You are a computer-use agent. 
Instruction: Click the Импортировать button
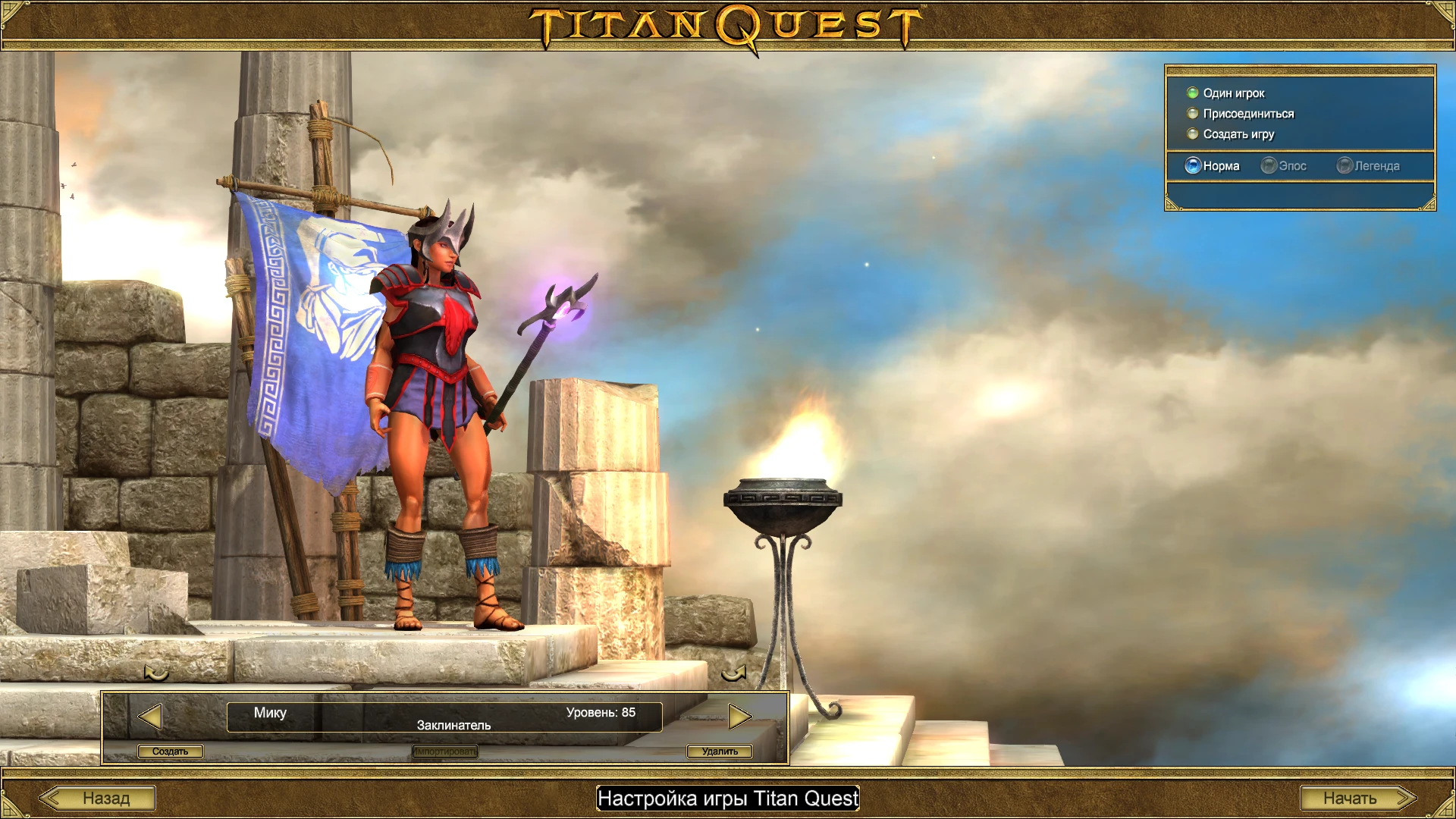point(444,751)
